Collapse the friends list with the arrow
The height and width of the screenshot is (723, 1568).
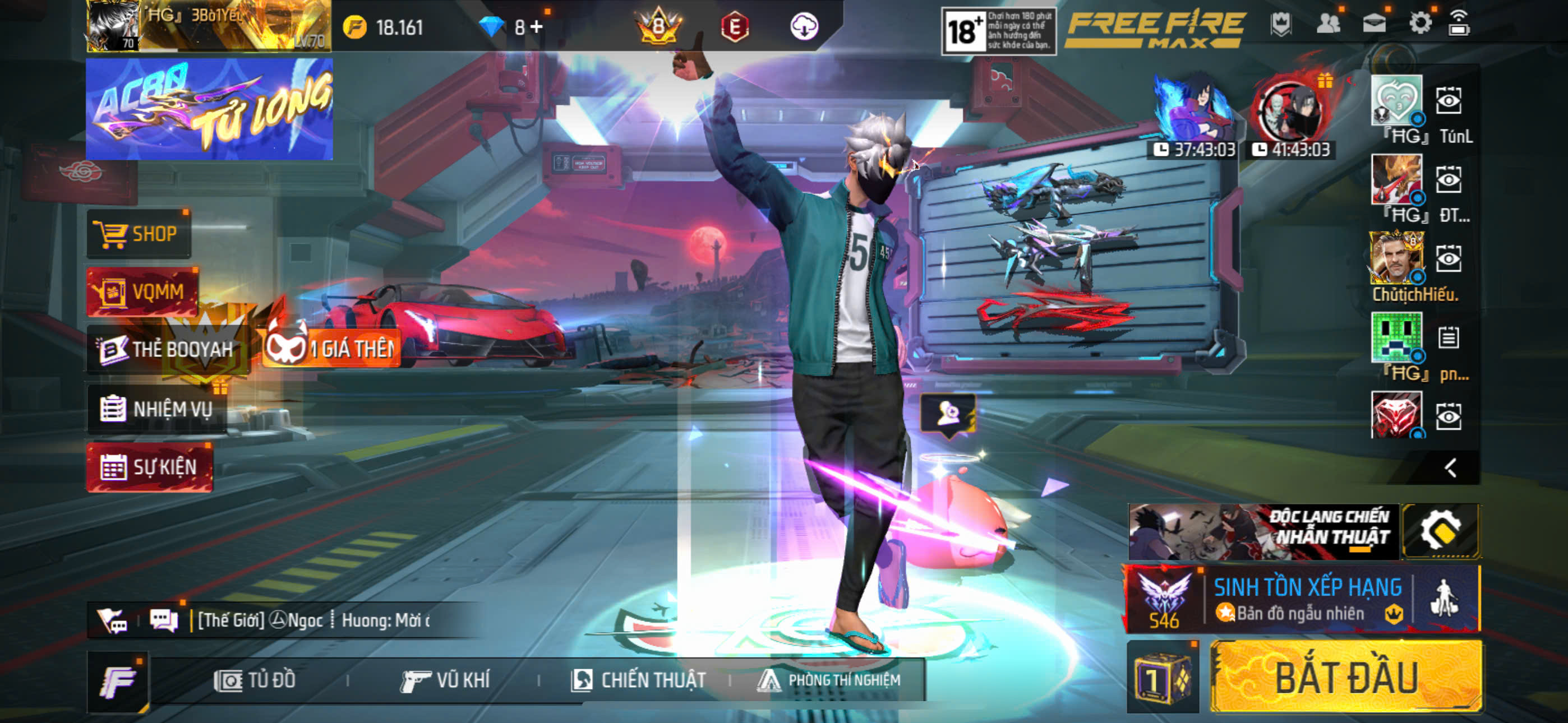point(1451,467)
